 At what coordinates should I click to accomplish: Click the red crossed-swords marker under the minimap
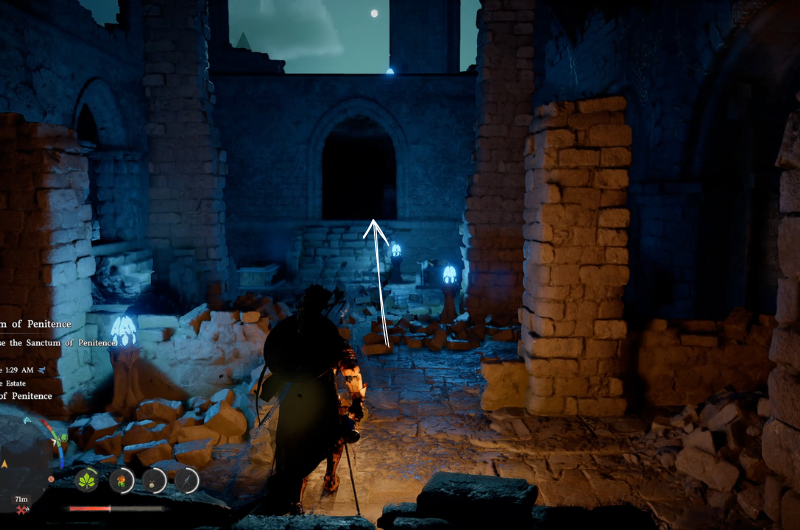(20, 511)
